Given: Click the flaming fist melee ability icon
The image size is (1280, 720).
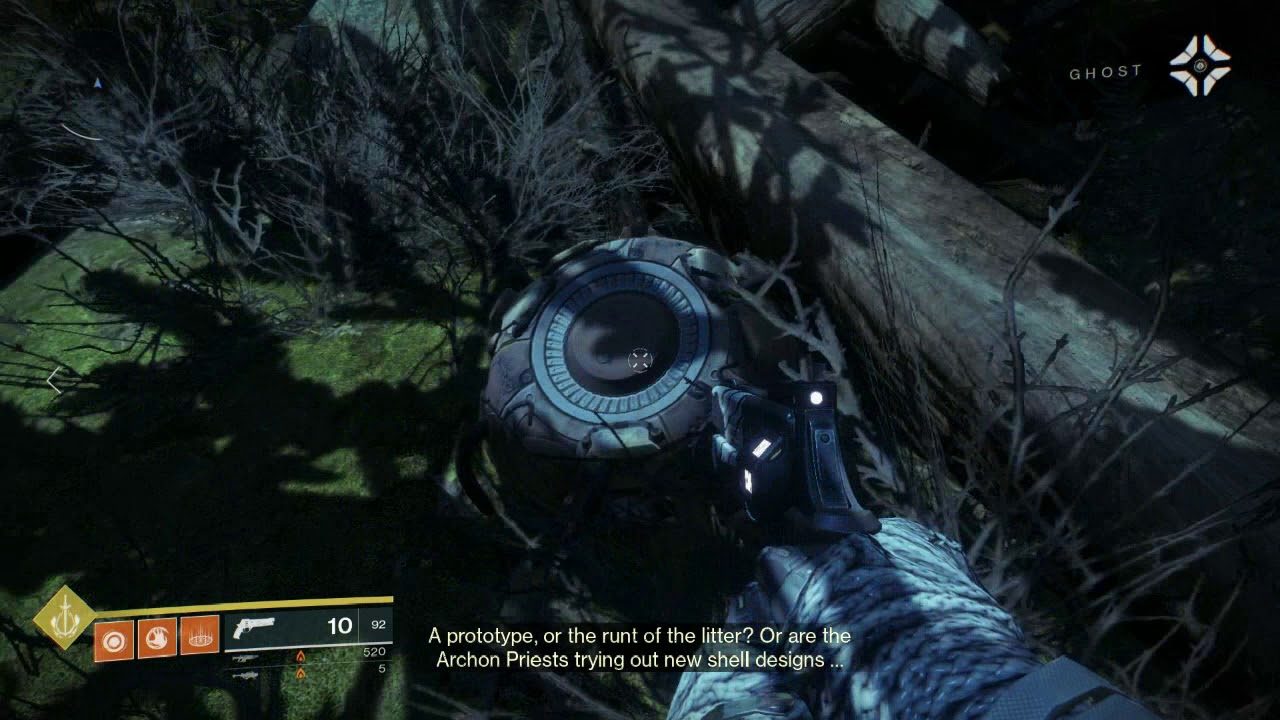Looking at the screenshot, I should tap(157, 638).
